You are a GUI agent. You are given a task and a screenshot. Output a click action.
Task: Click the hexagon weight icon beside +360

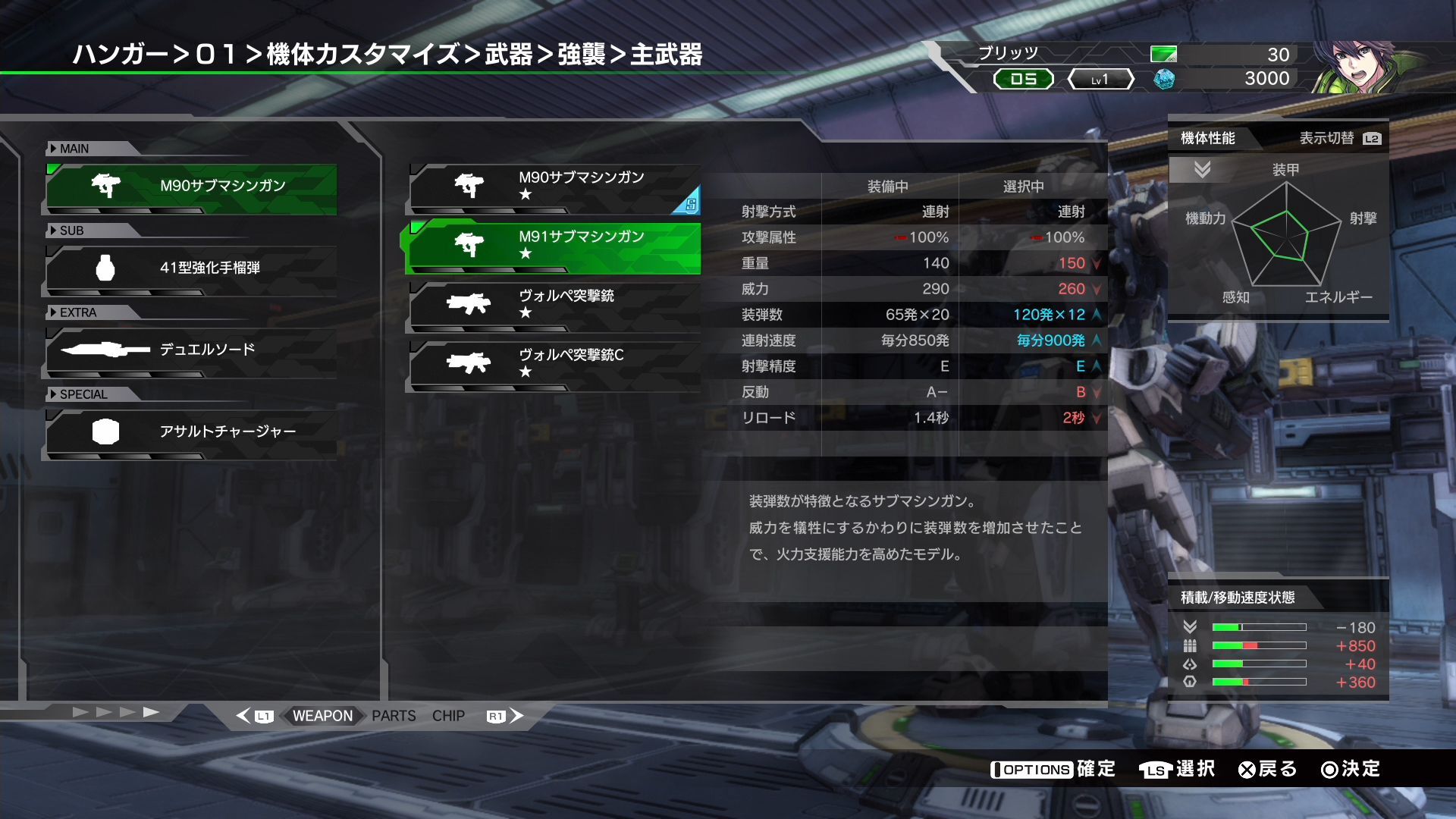click(x=1191, y=682)
